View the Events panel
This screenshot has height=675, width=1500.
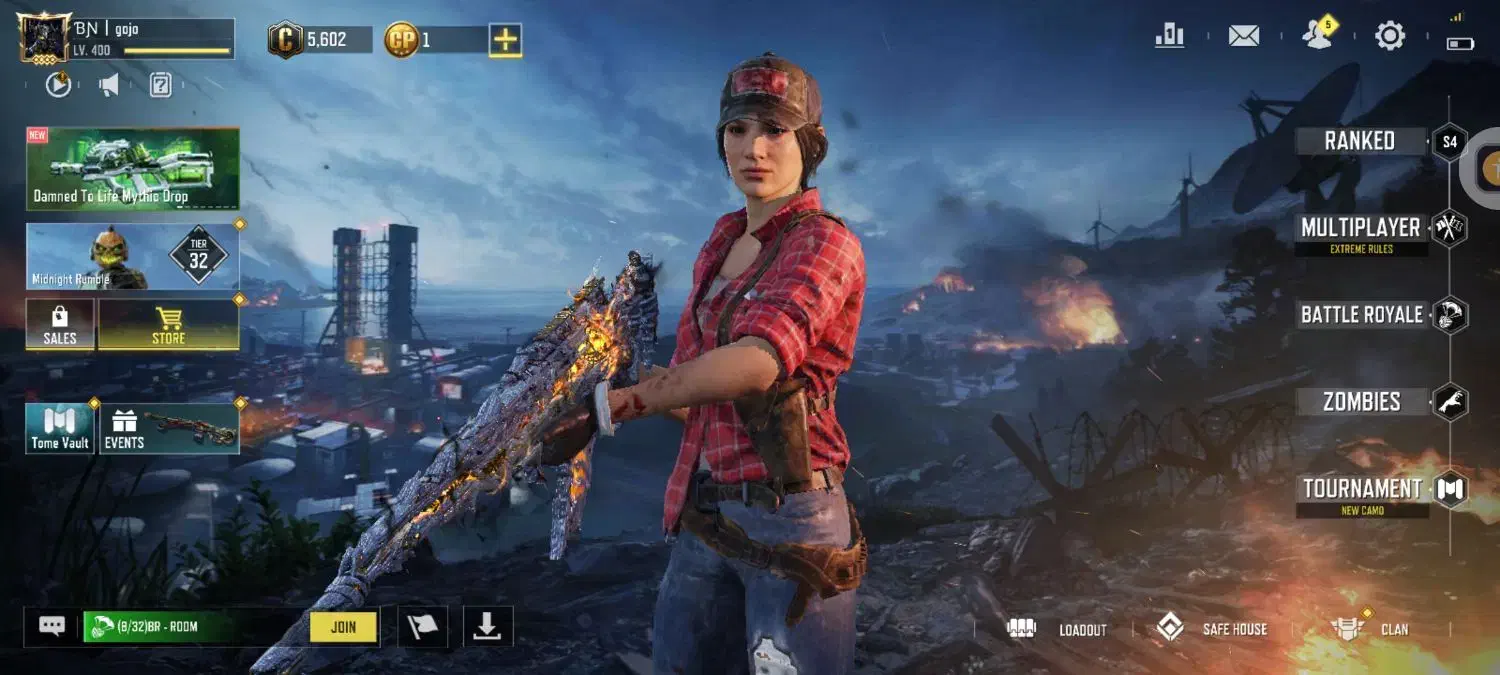click(x=169, y=429)
